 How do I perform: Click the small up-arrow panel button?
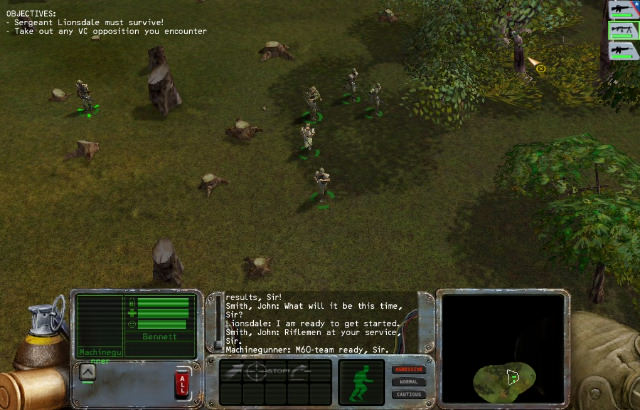click(87, 372)
